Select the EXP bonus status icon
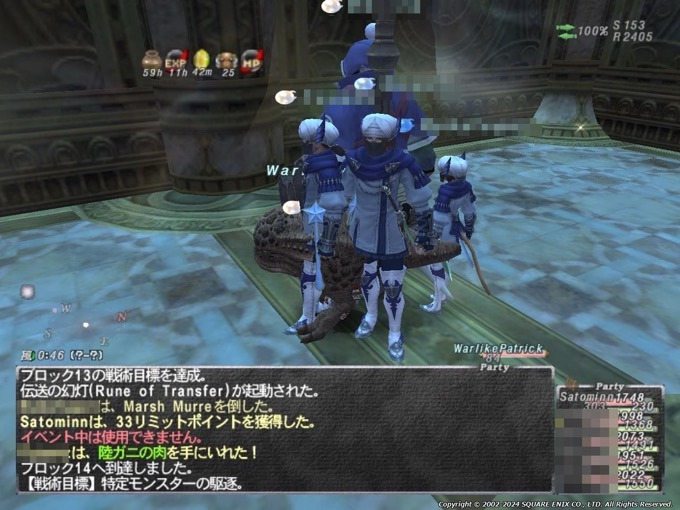The image size is (680, 510). tap(177, 60)
